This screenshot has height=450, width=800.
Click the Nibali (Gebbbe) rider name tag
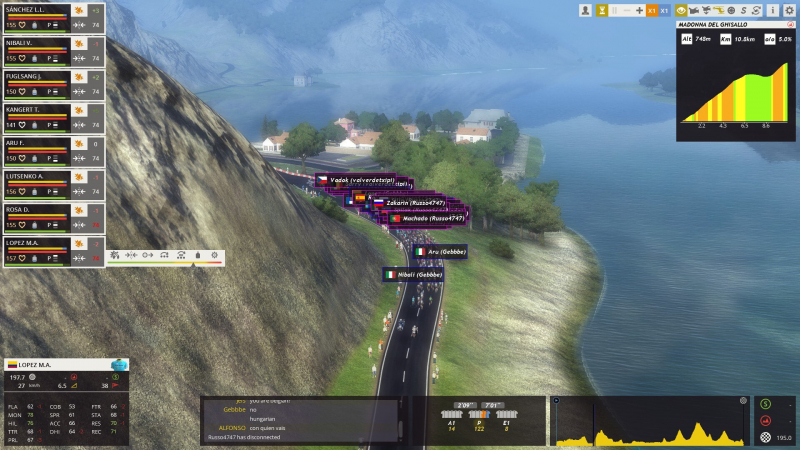(x=414, y=274)
